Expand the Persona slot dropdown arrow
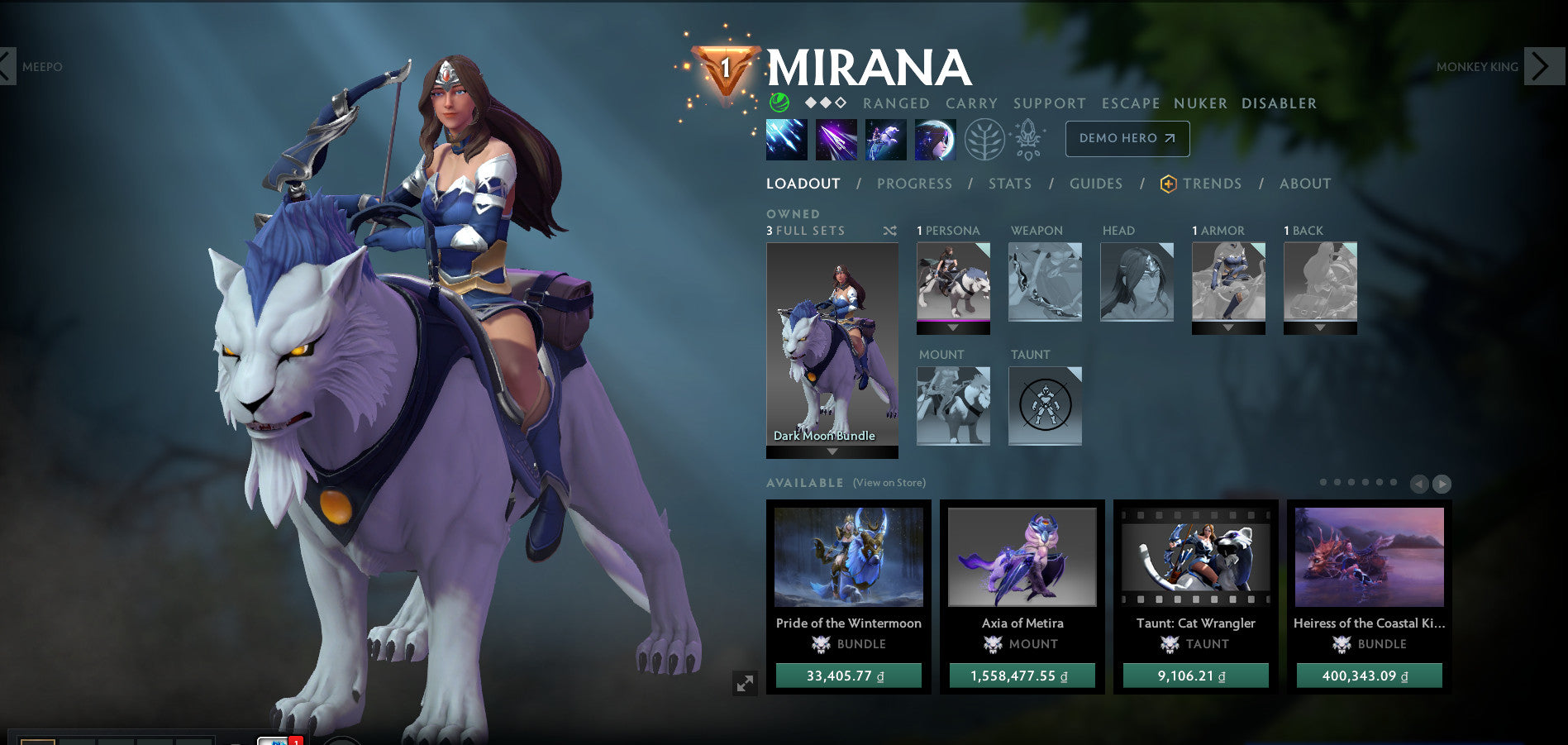Viewport: 1568px width, 745px height. [951, 327]
